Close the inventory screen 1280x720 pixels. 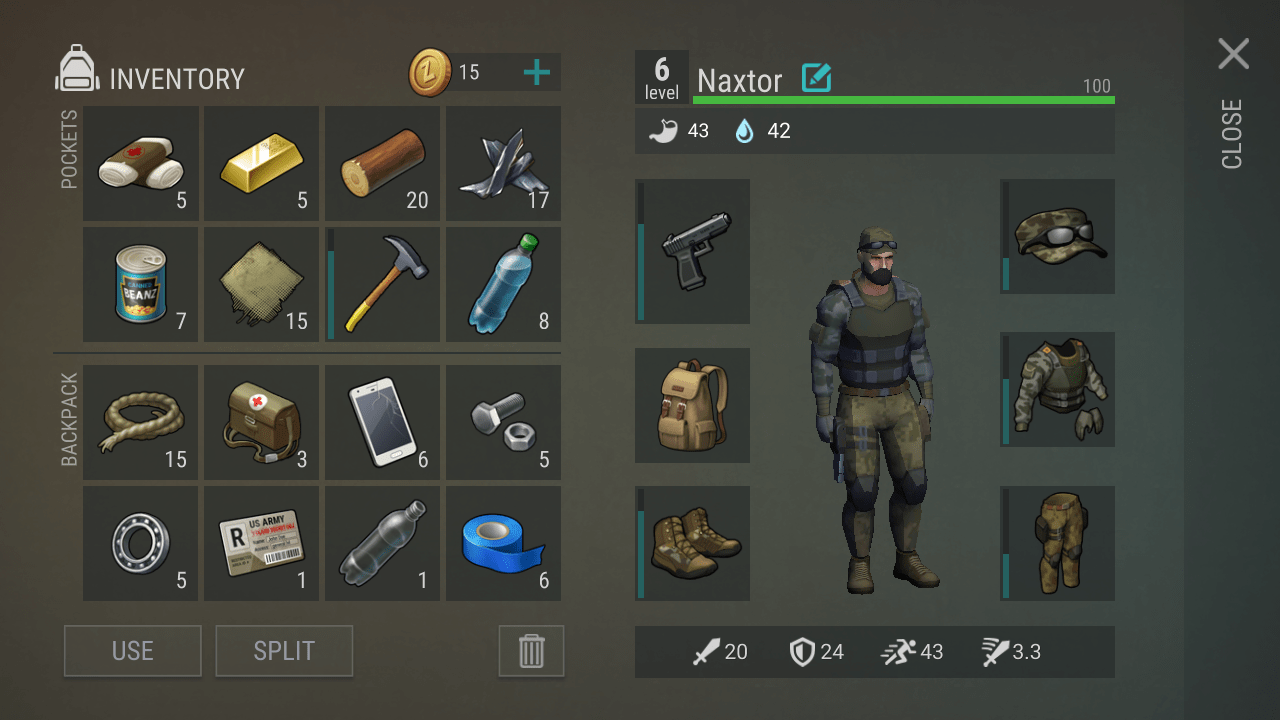pyautogui.click(x=1233, y=55)
